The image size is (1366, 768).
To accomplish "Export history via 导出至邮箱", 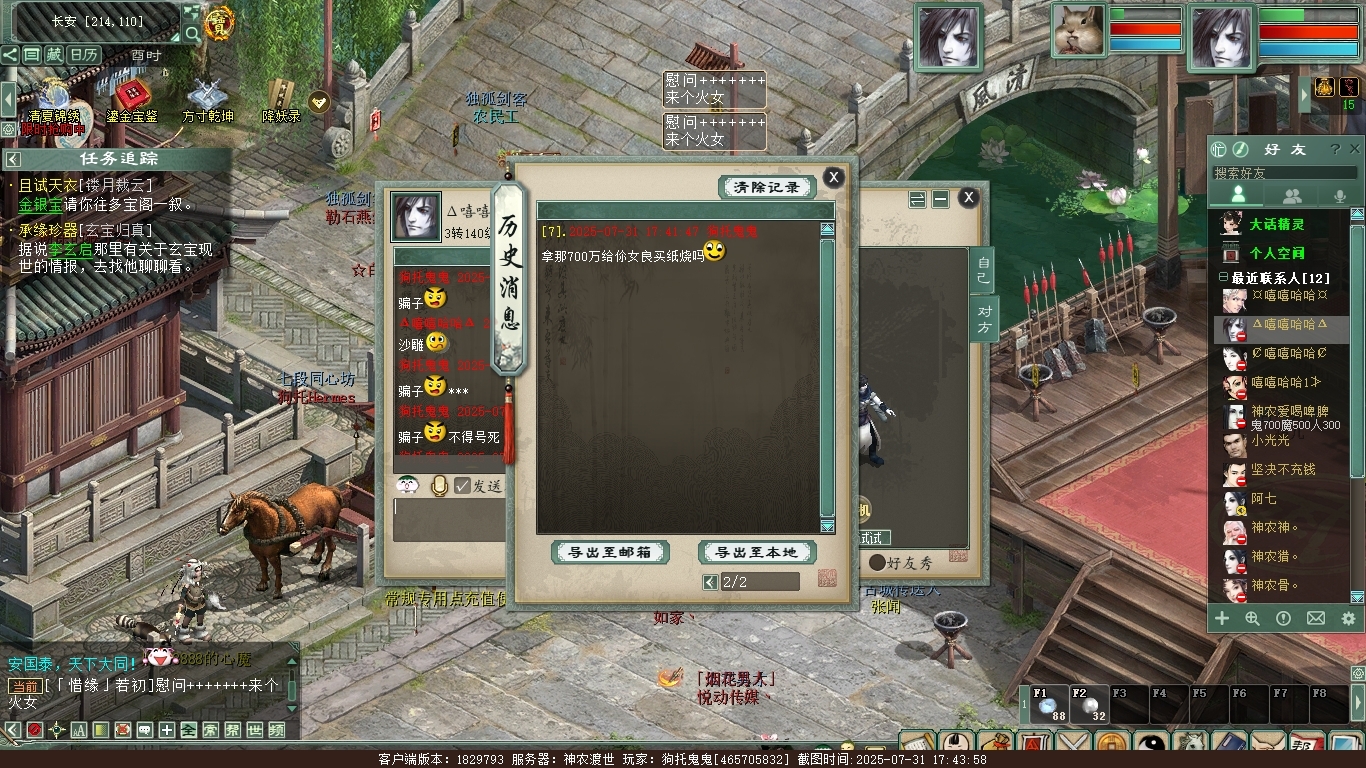I will pyautogui.click(x=610, y=552).
